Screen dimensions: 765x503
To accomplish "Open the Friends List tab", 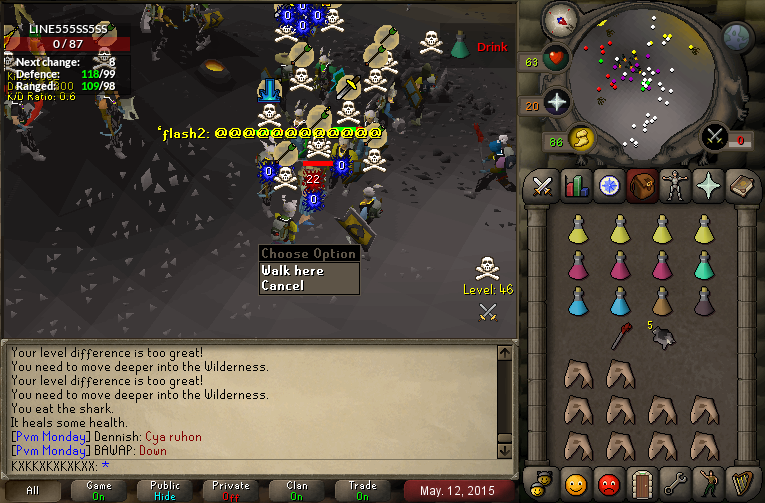I will (575, 483).
